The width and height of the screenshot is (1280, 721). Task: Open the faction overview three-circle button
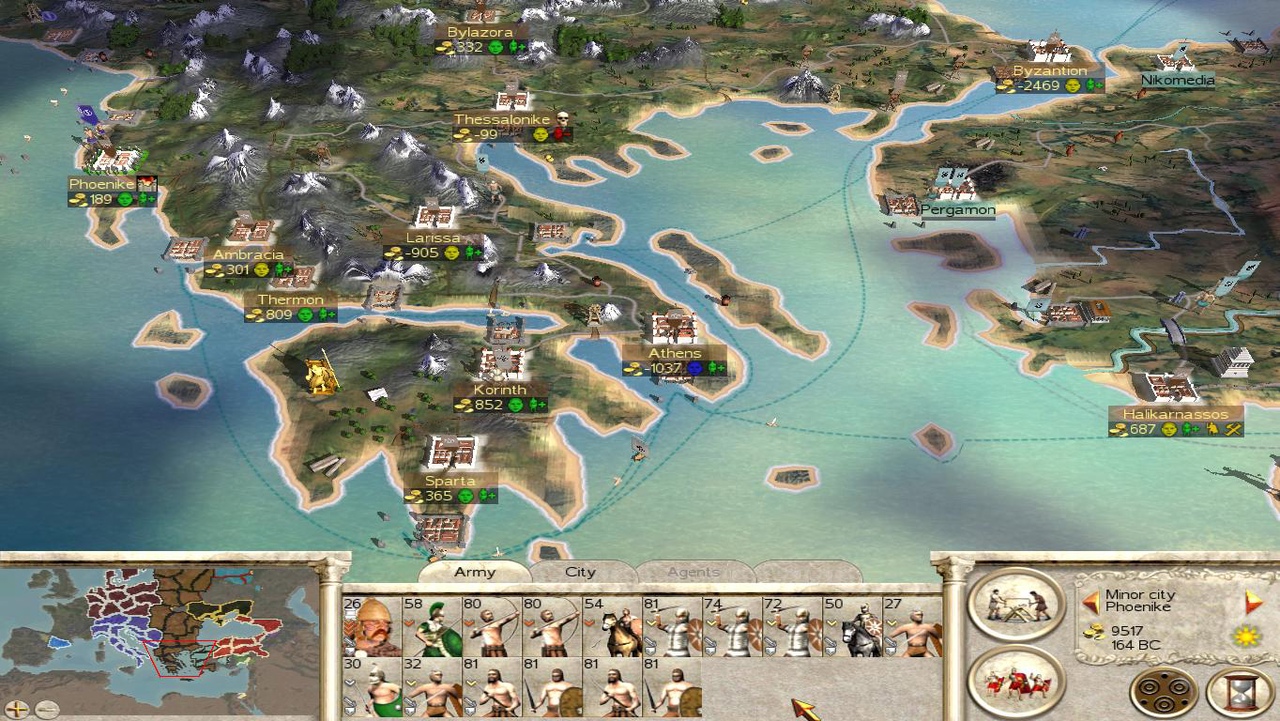pos(1164,692)
